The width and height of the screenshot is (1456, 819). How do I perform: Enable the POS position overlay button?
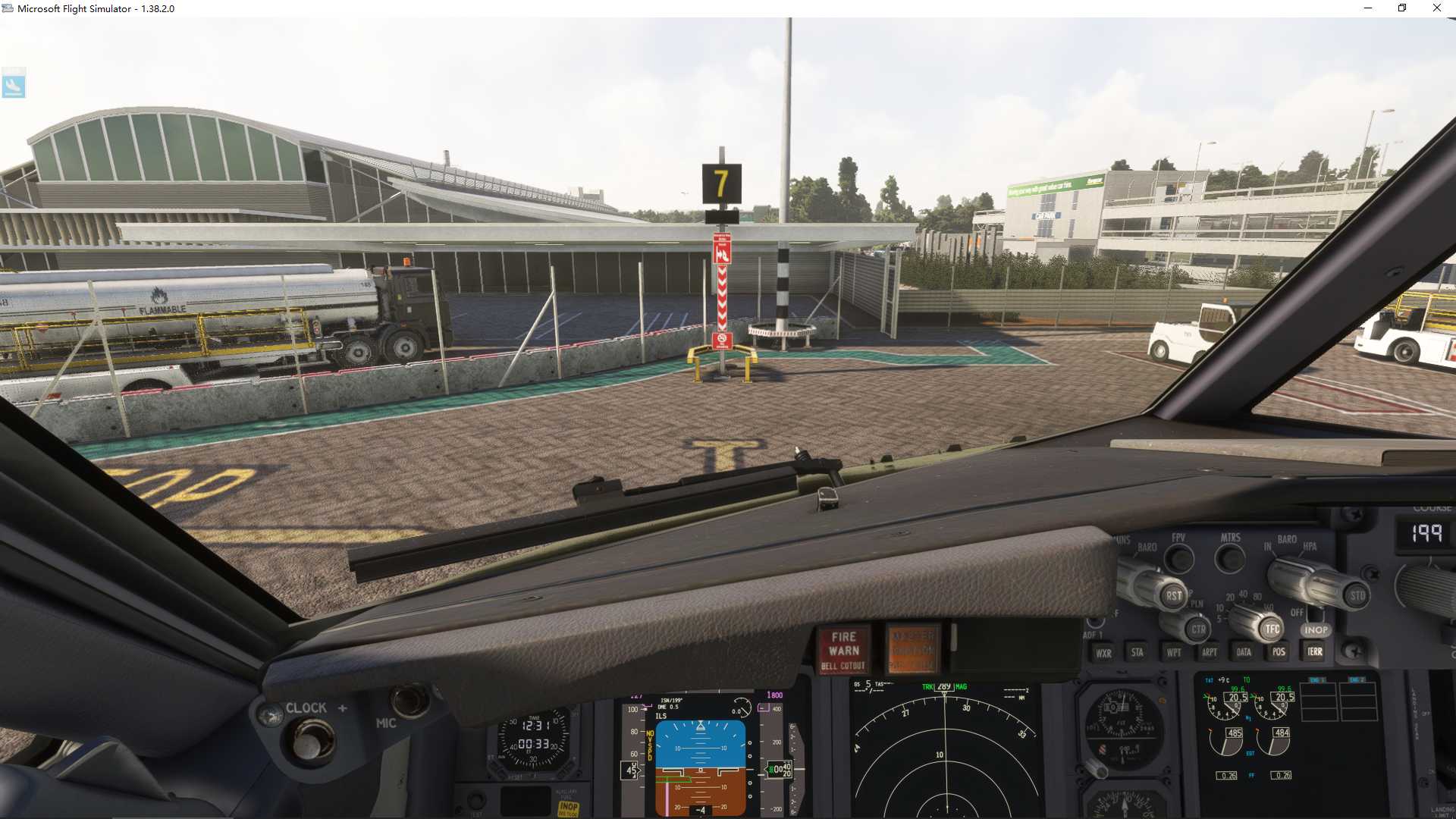1279,652
